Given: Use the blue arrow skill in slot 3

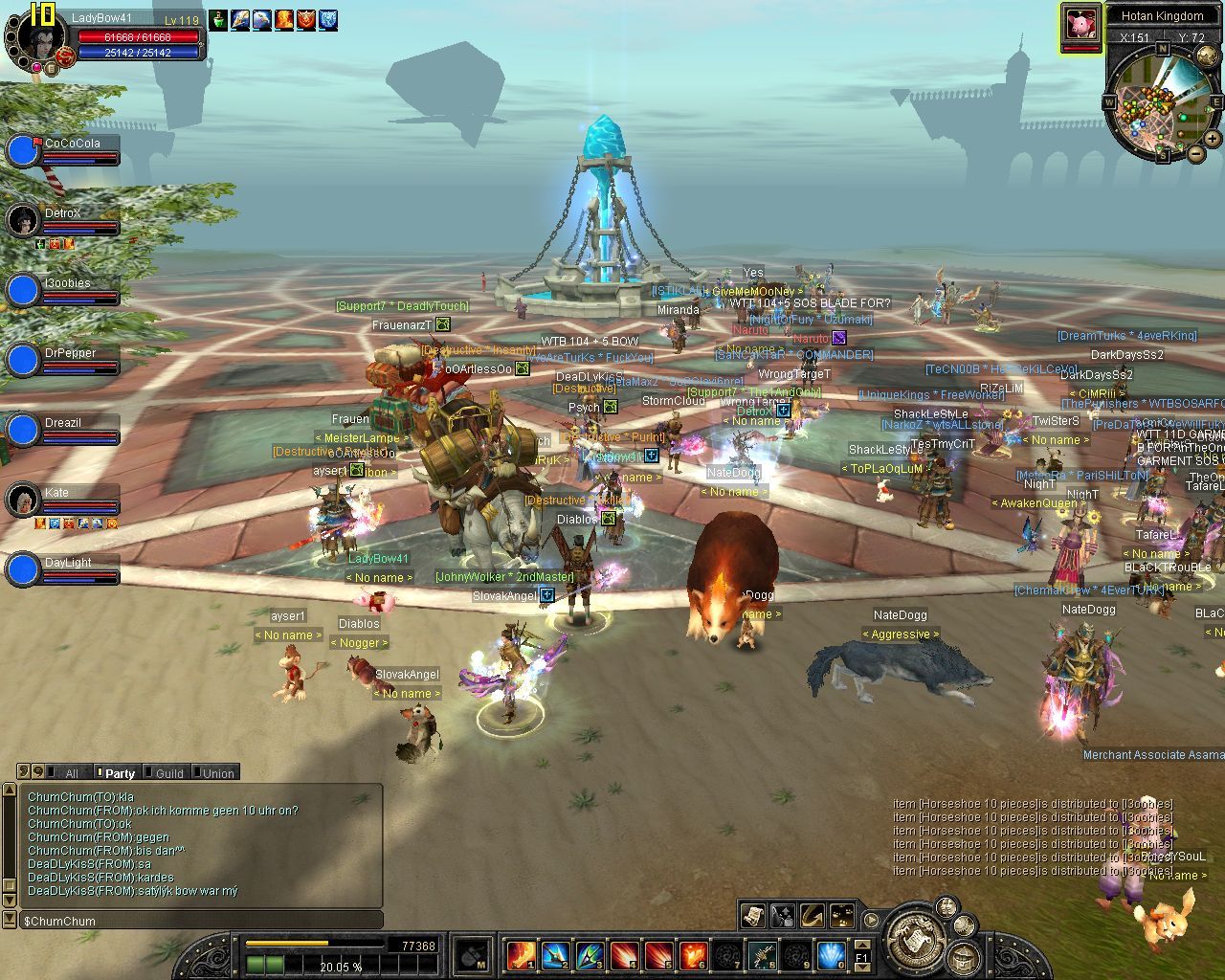Looking at the screenshot, I should coord(589,954).
